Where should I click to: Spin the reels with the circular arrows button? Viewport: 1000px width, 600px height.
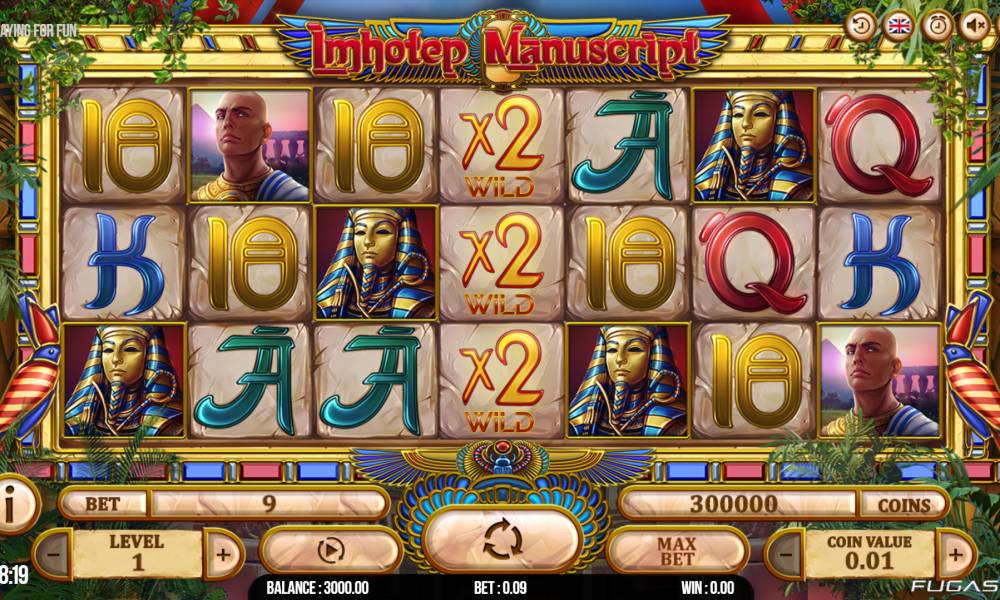click(502, 539)
